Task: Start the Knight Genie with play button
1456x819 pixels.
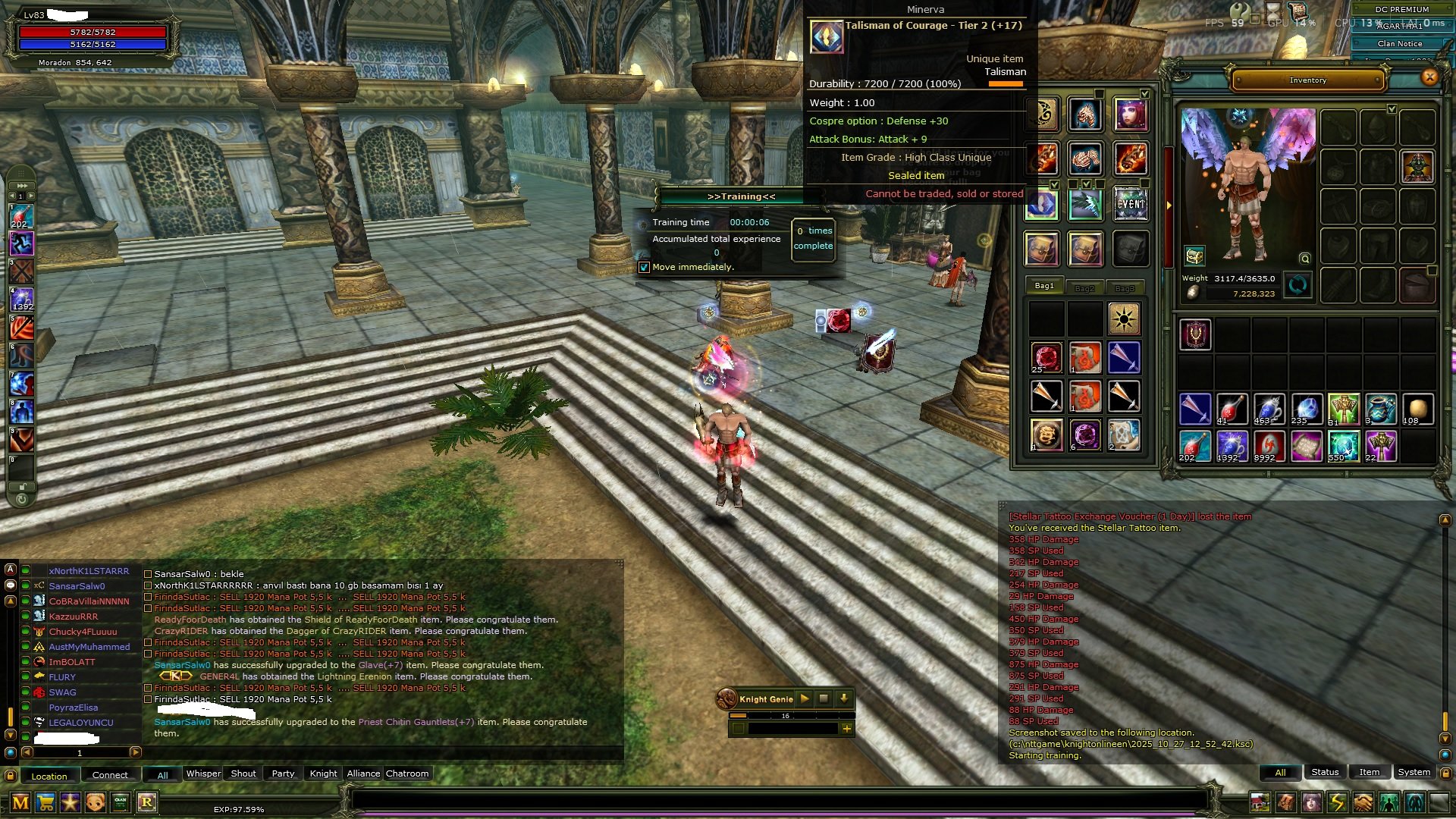Action: (x=805, y=698)
